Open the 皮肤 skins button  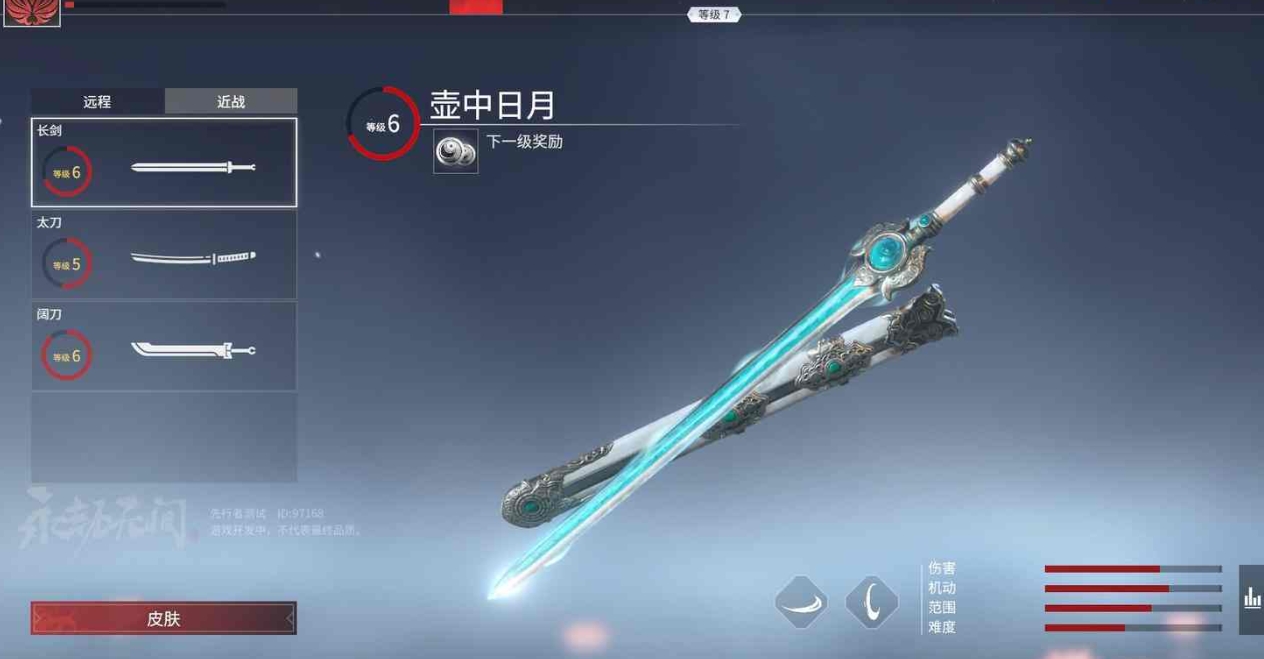click(163, 618)
